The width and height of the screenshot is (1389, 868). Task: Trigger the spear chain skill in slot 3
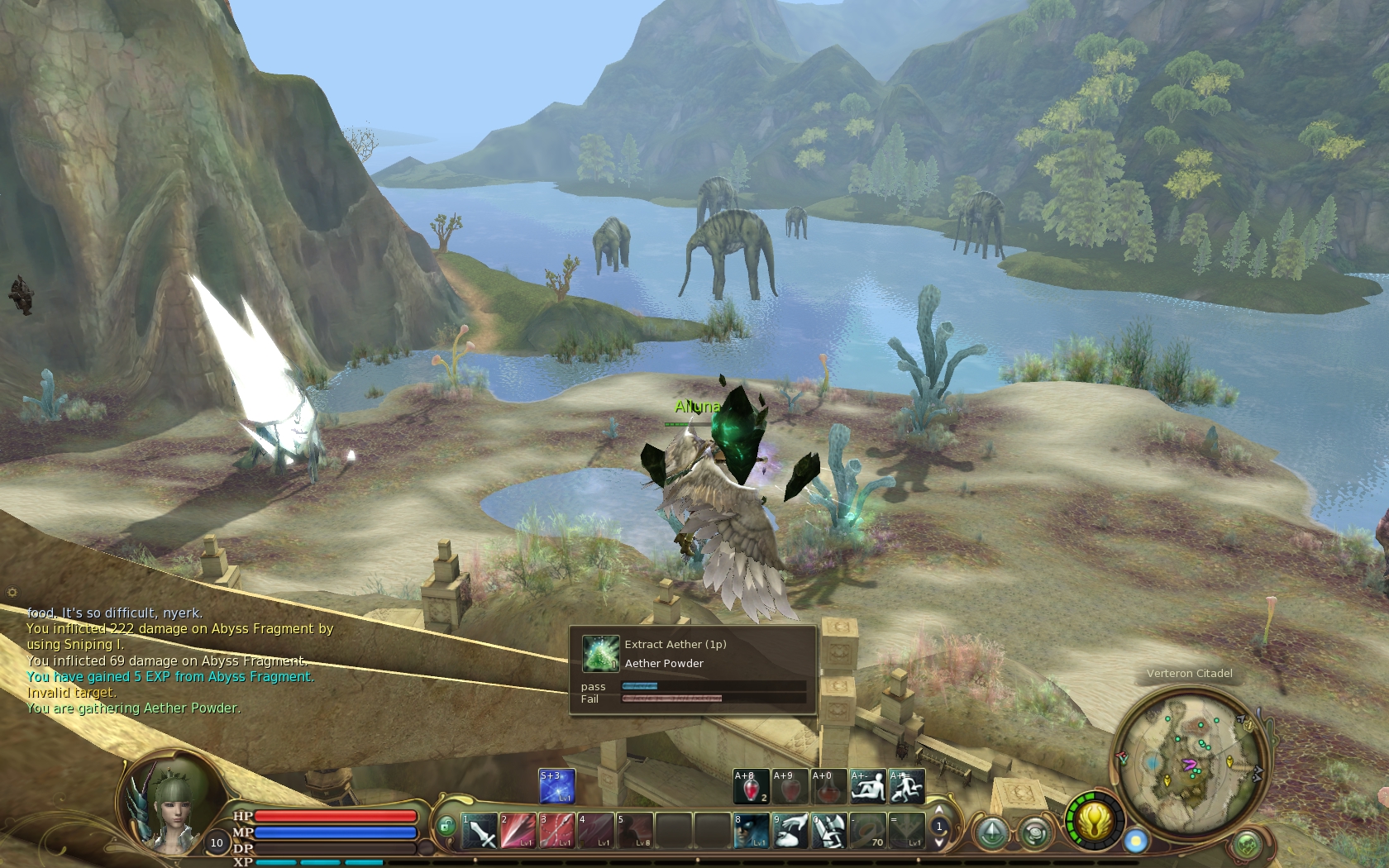[x=556, y=831]
